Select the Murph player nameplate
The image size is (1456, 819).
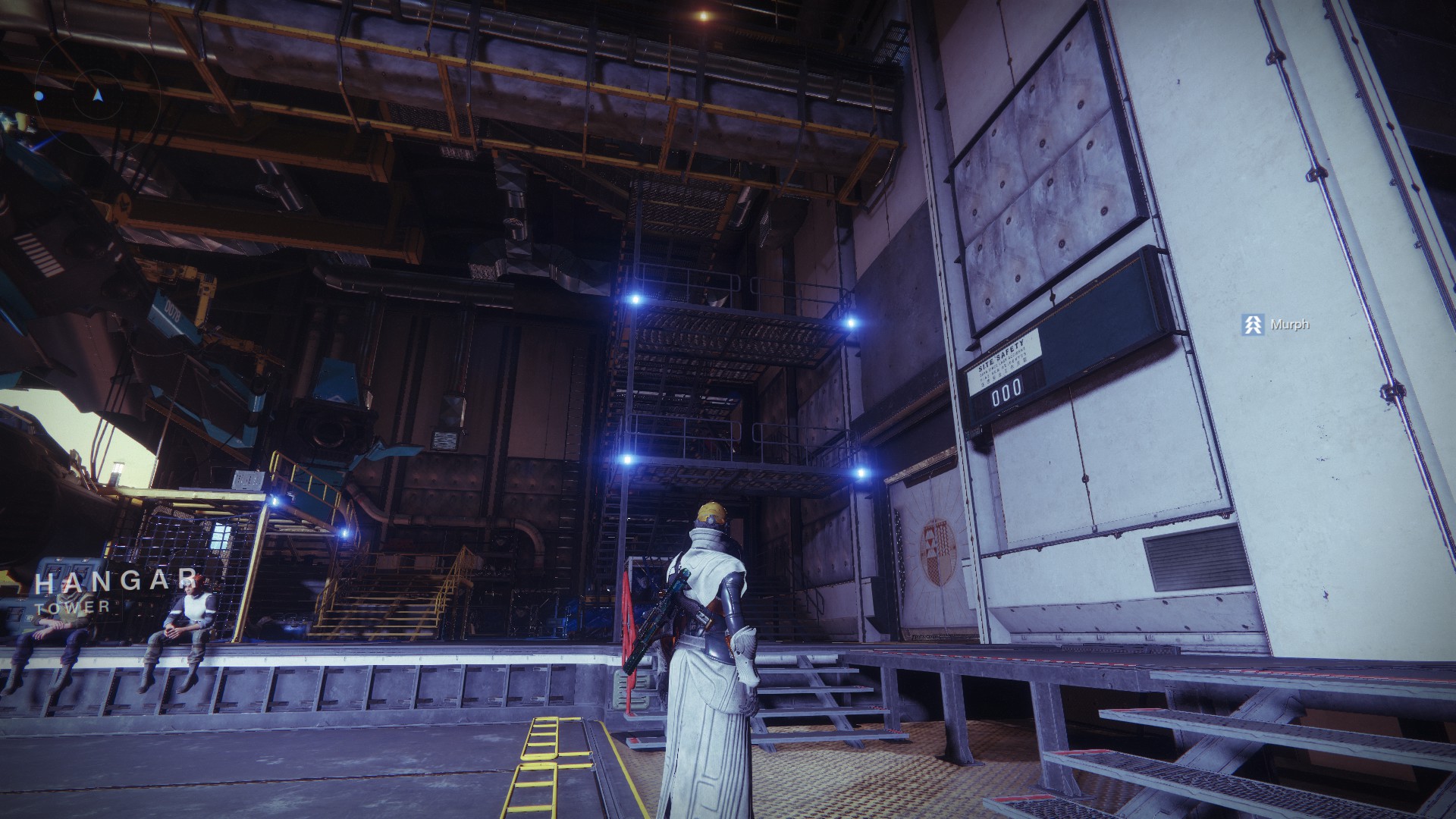pos(1276,325)
